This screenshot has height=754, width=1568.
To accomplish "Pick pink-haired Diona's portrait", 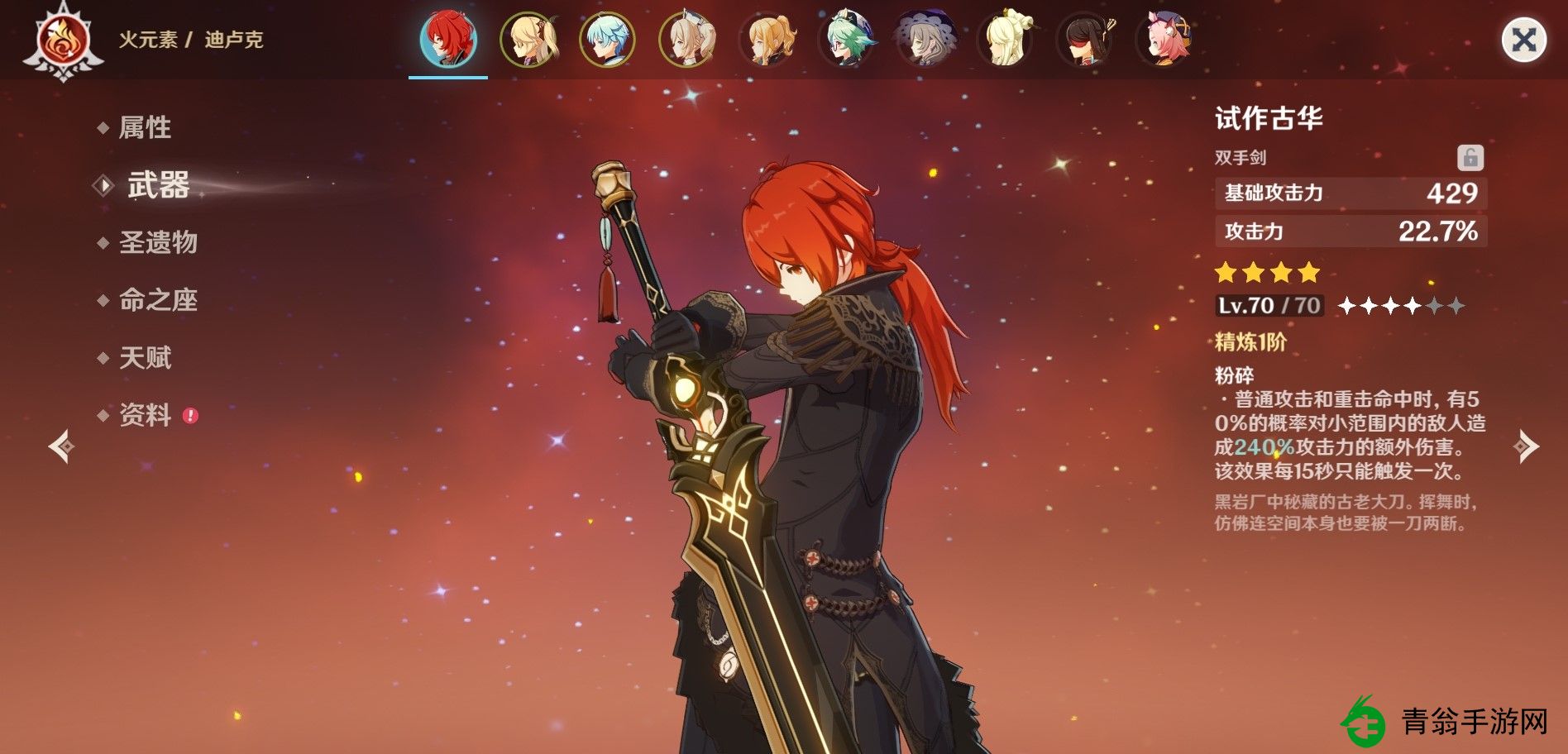I will coord(1164,39).
